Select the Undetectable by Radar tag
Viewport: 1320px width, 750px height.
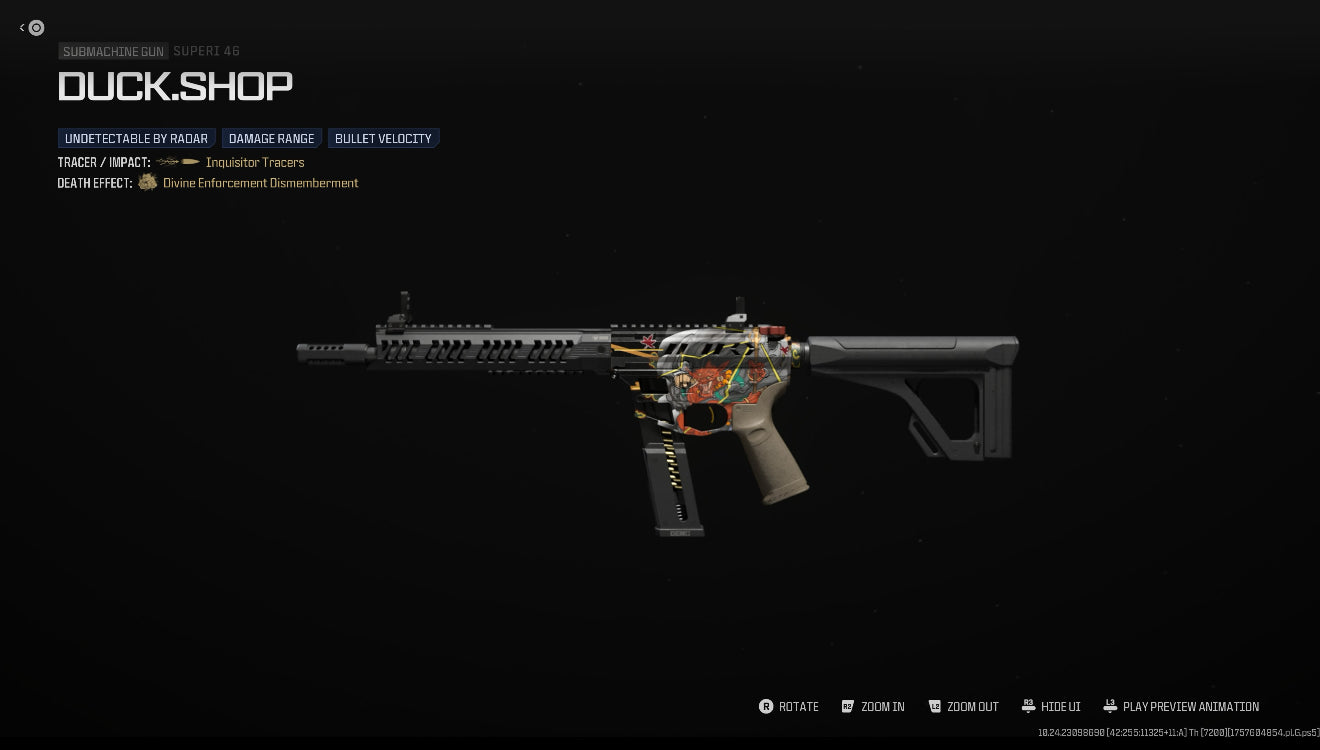[136, 139]
